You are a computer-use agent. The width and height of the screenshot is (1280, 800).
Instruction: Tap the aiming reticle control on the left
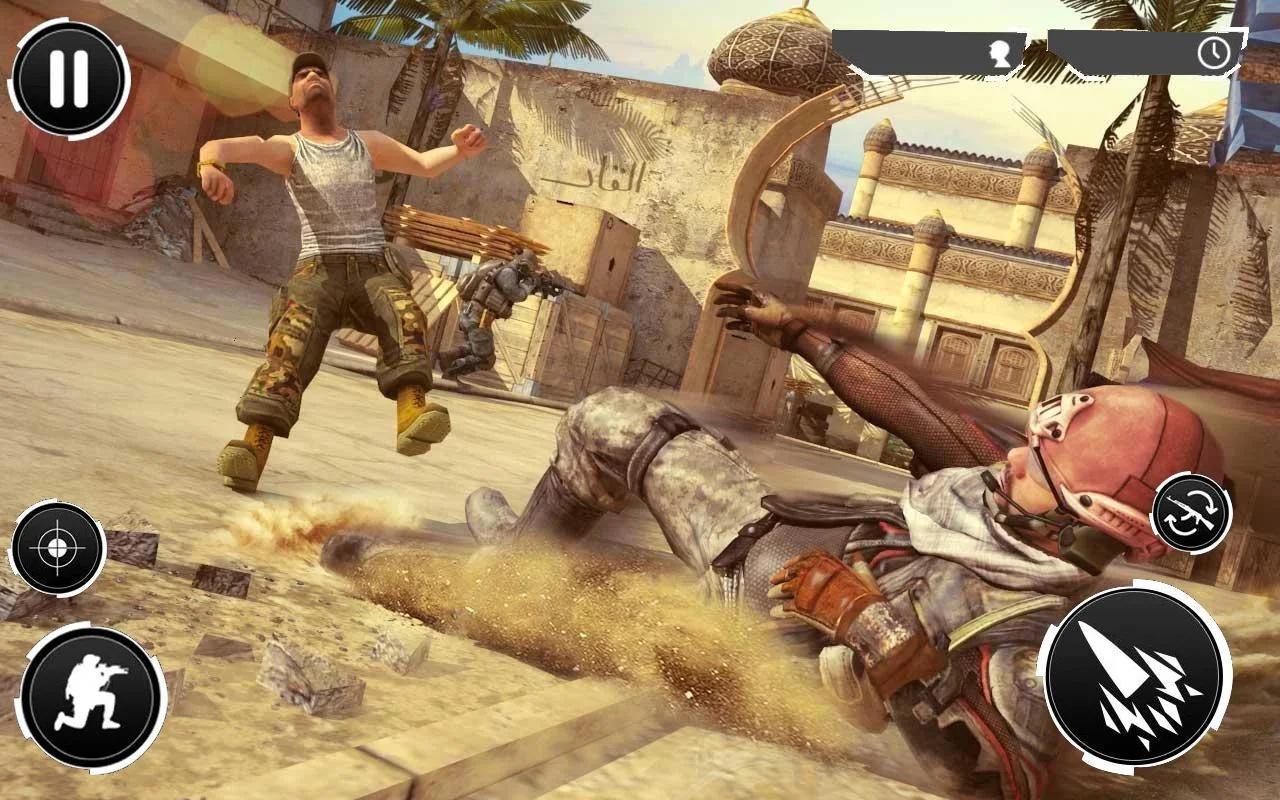pos(57,550)
